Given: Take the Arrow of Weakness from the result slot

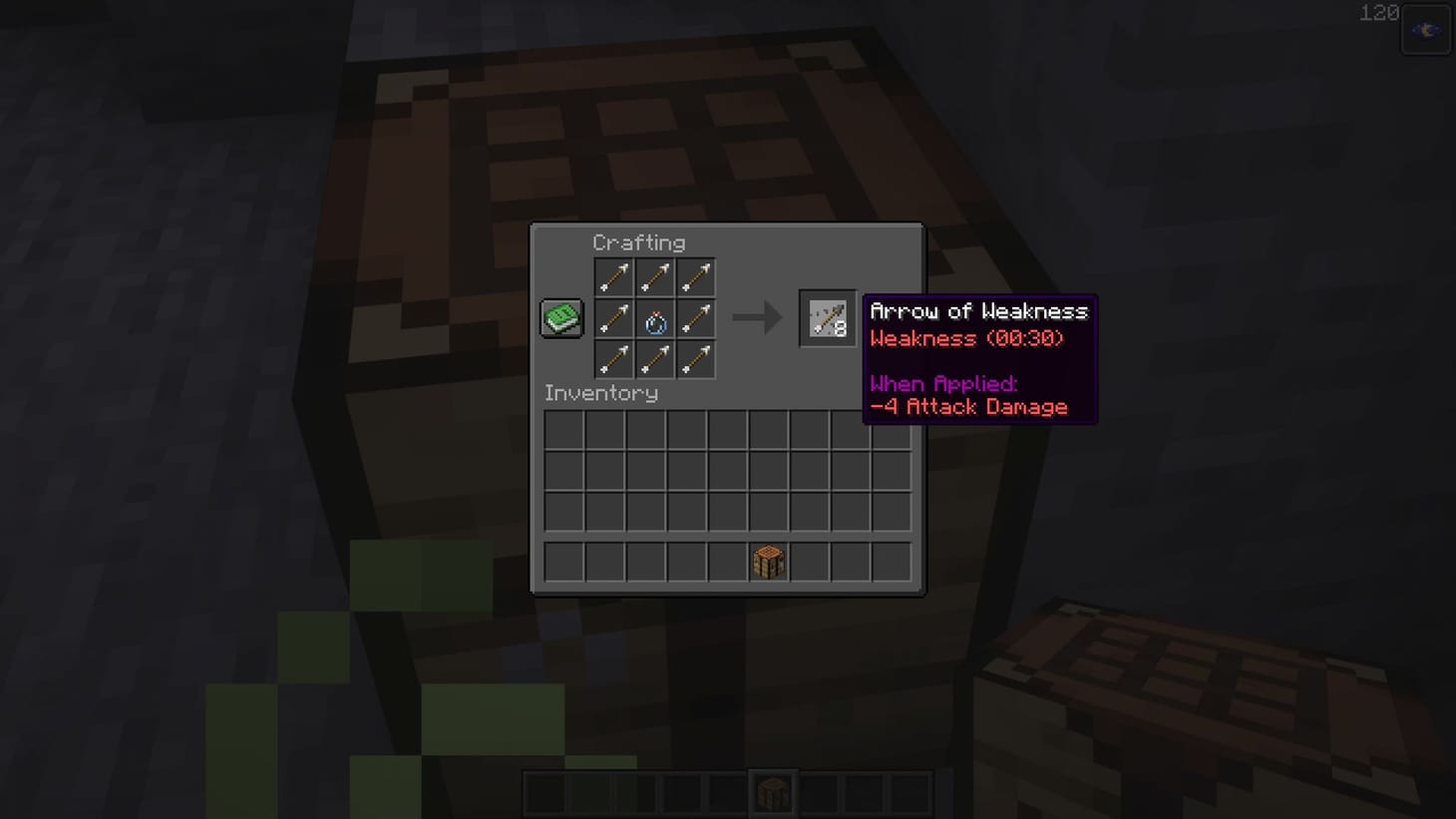Looking at the screenshot, I should point(827,318).
